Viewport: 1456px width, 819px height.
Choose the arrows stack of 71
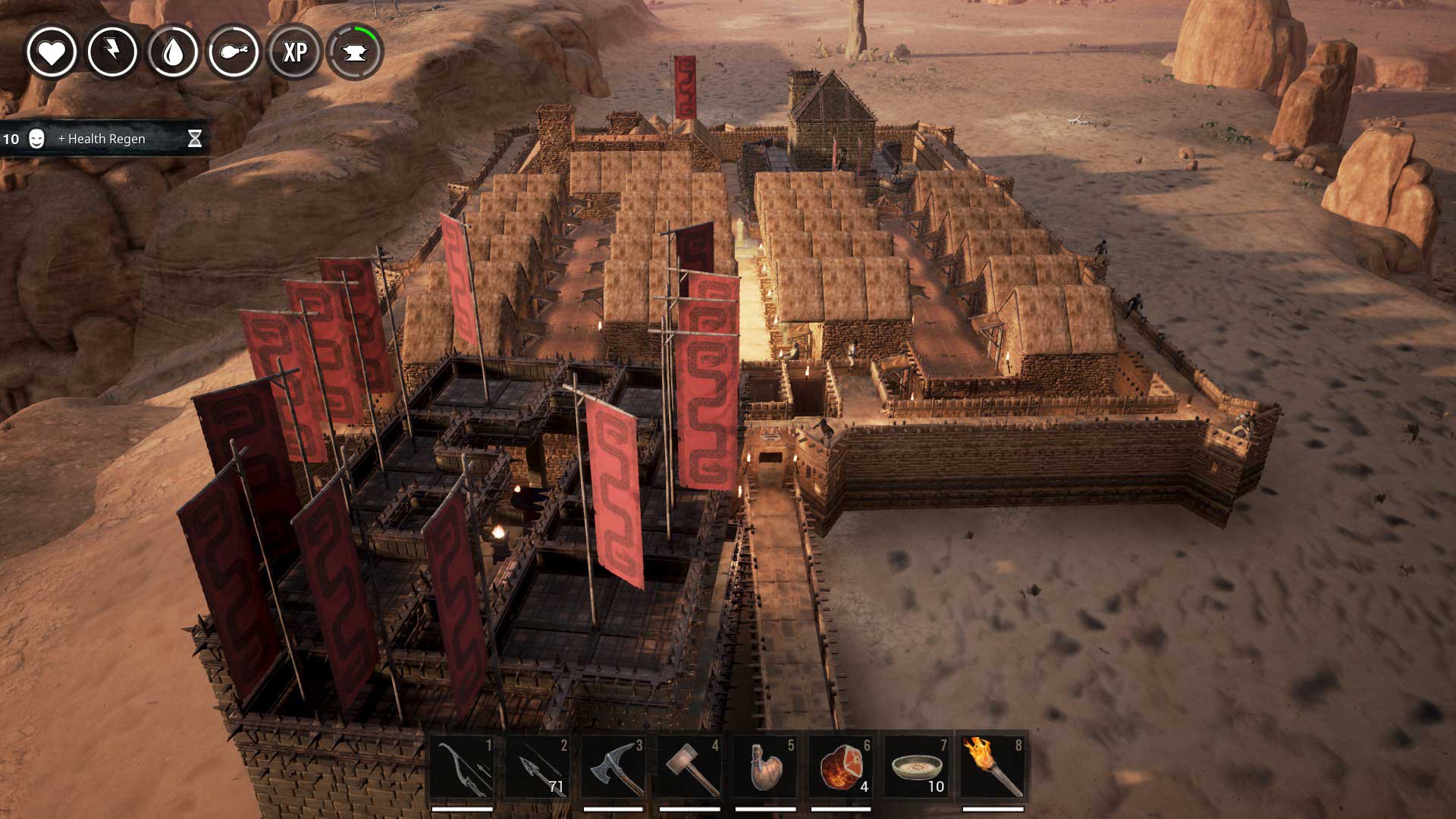coord(538,767)
